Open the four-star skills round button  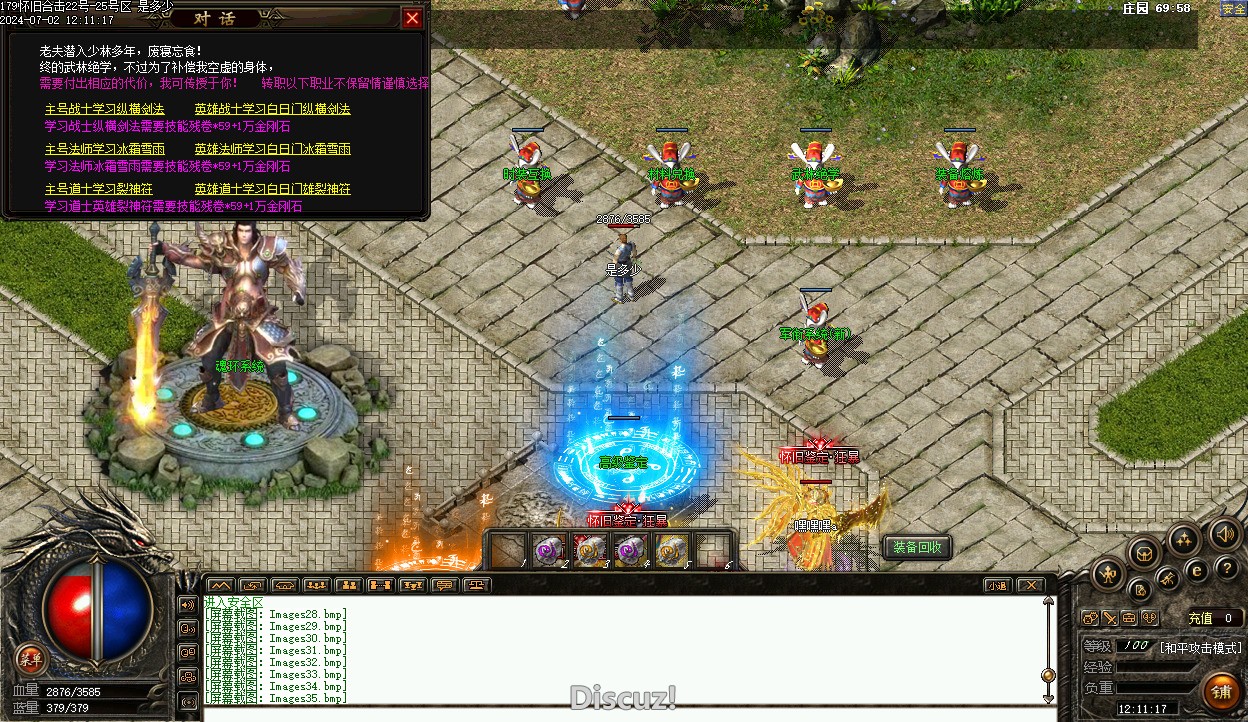(1184, 540)
